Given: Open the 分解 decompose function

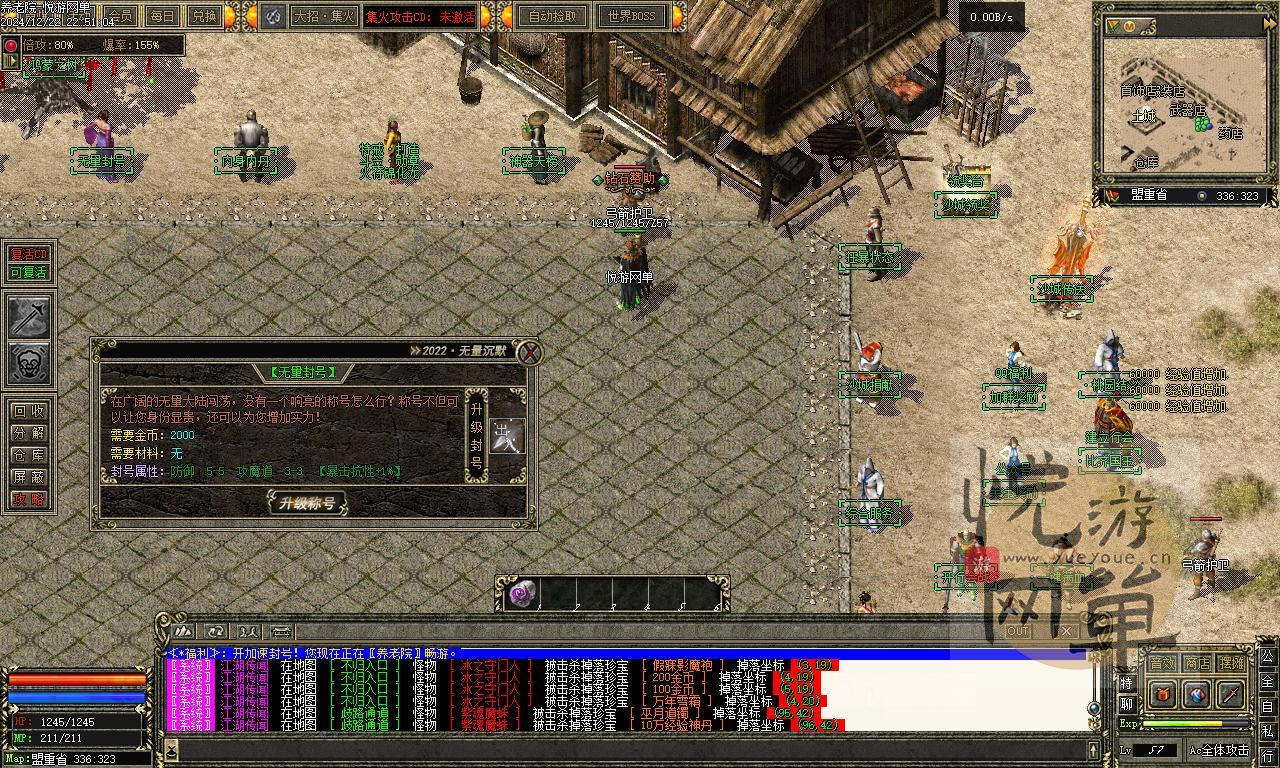Looking at the screenshot, I should click(28, 432).
